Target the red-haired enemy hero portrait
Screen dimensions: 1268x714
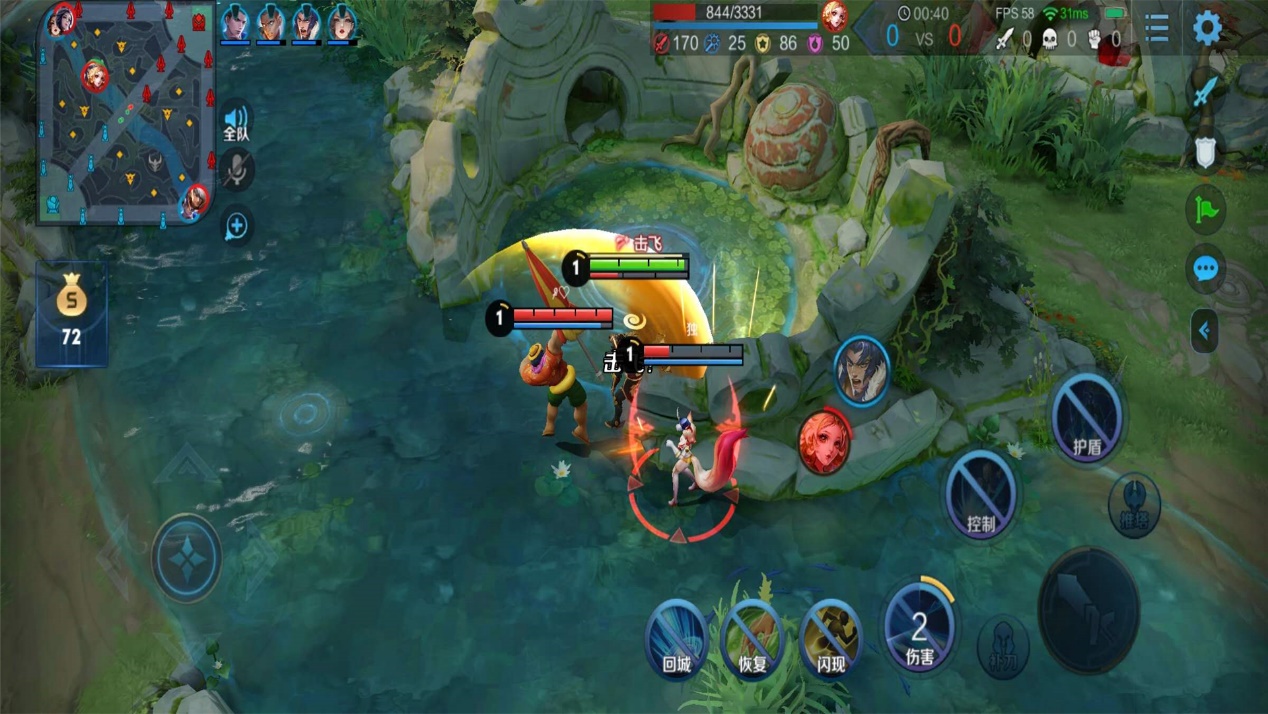(825, 440)
